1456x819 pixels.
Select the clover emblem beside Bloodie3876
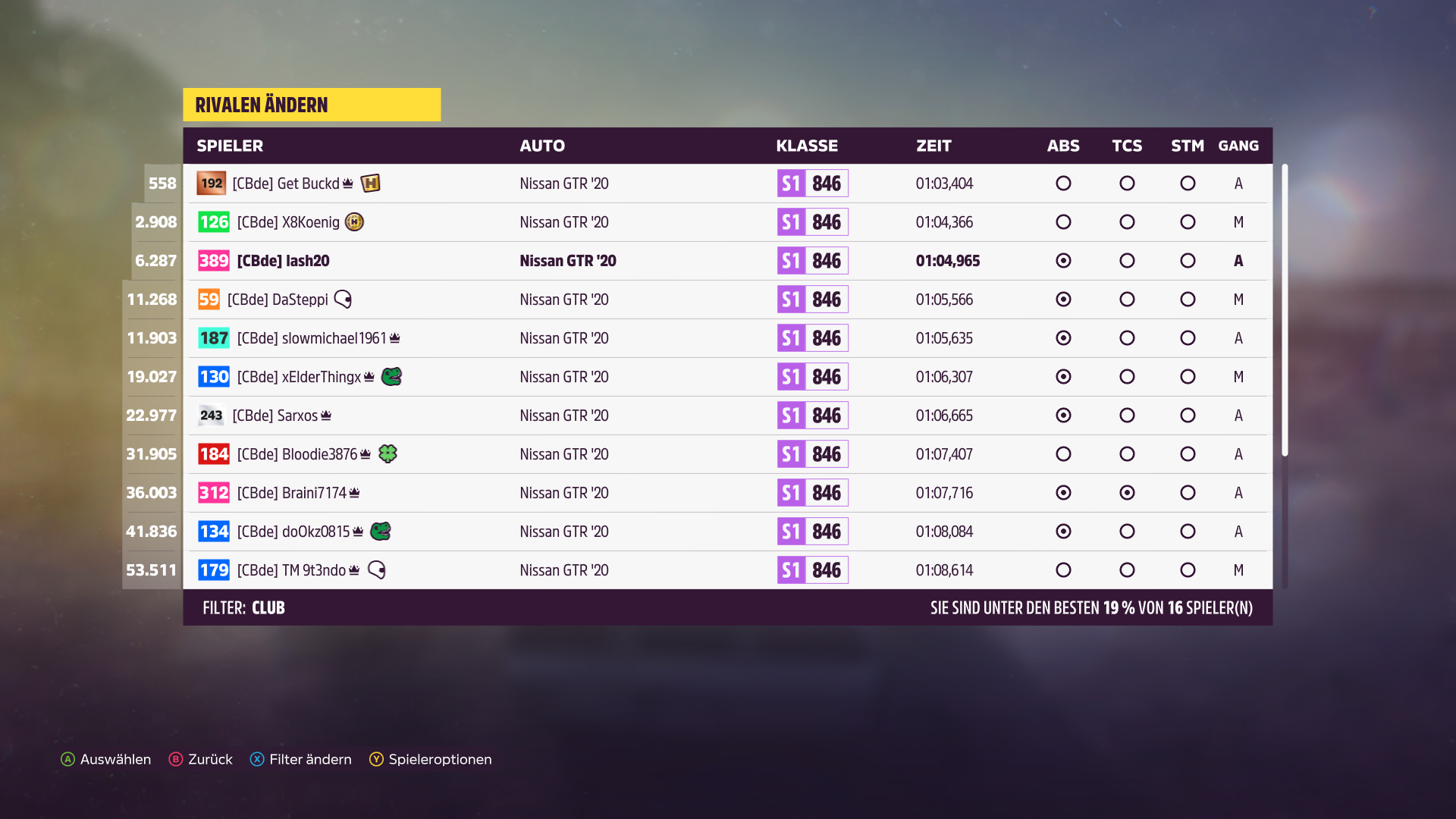[x=388, y=453]
